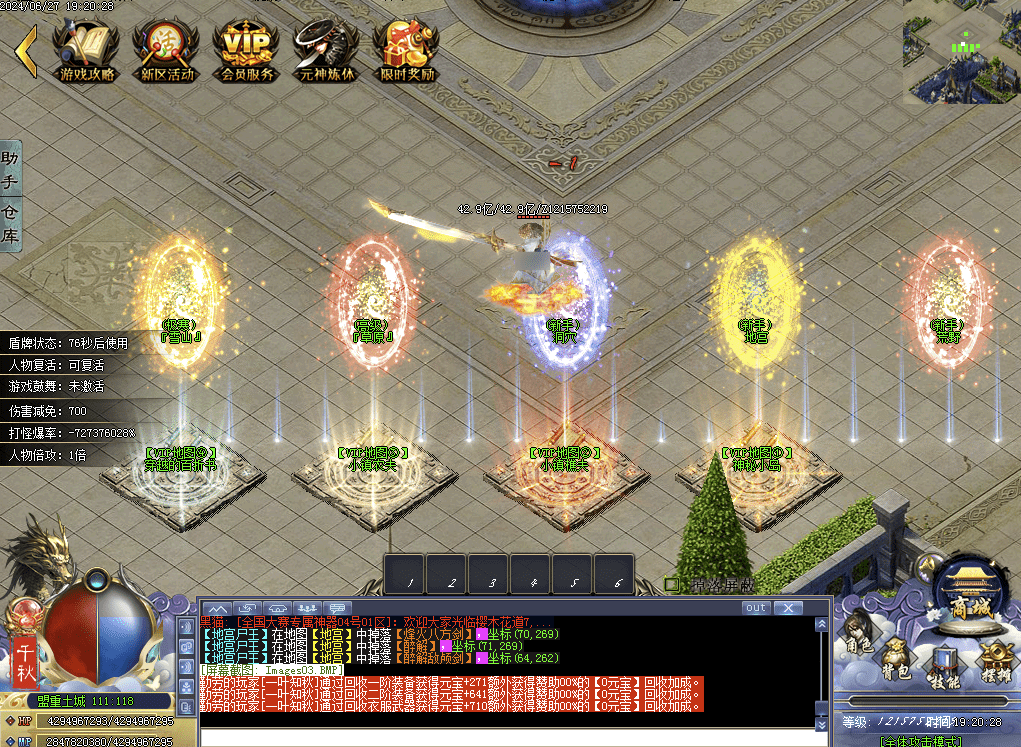1021x747 pixels.
Task: Toggle the 掉落屏蔽 drop filter checkbox
Action: click(672, 584)
